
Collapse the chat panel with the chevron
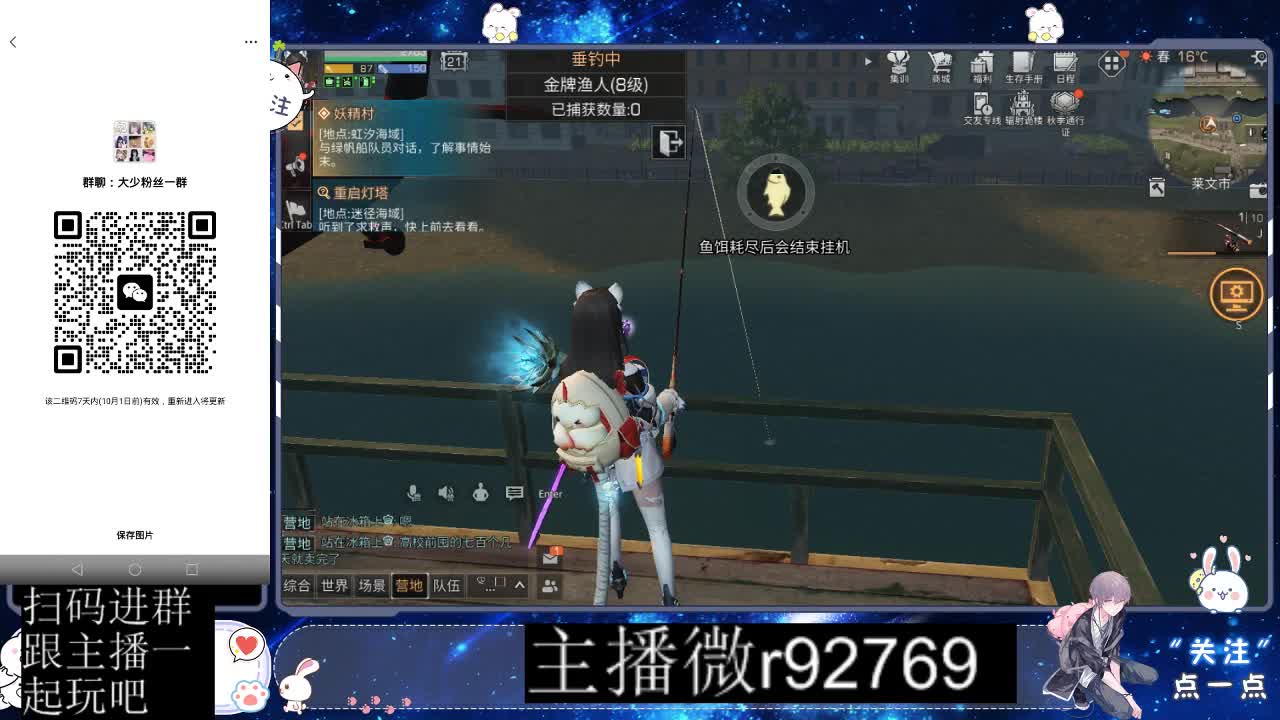520,585
